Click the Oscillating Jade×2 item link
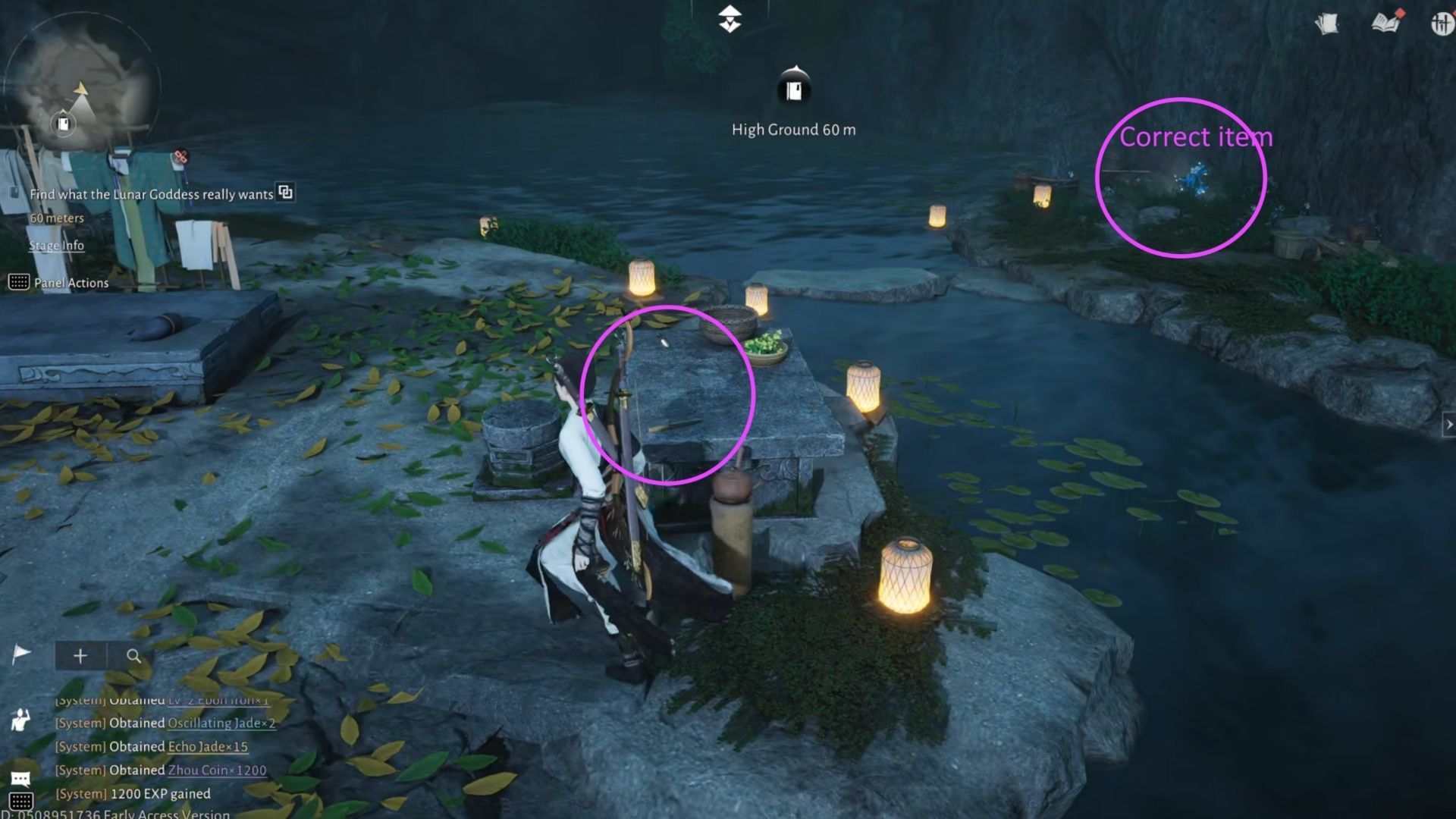1456x819 pixels. coord(222,724)
